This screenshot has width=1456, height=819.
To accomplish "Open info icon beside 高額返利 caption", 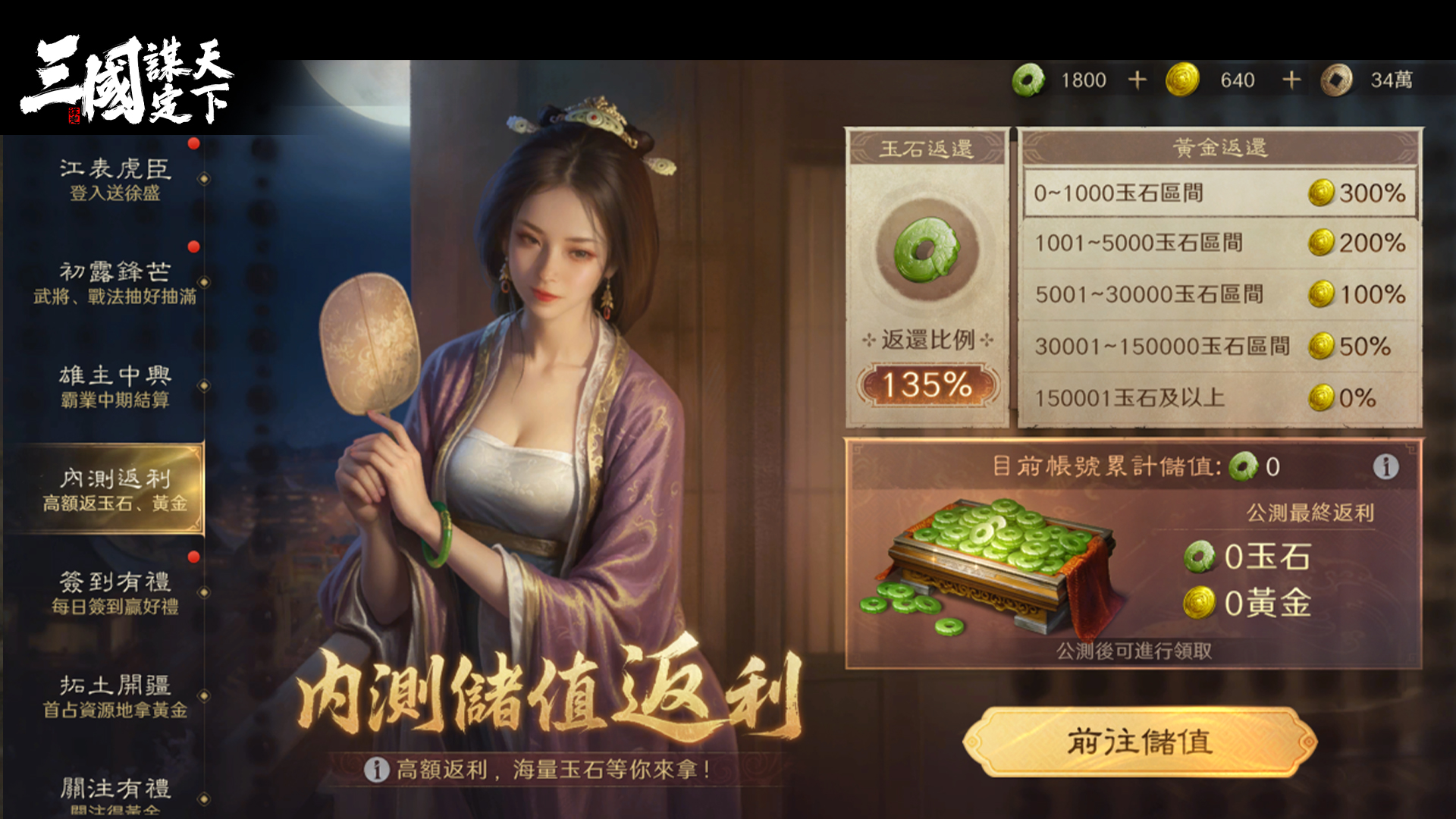I will point(376,770).
